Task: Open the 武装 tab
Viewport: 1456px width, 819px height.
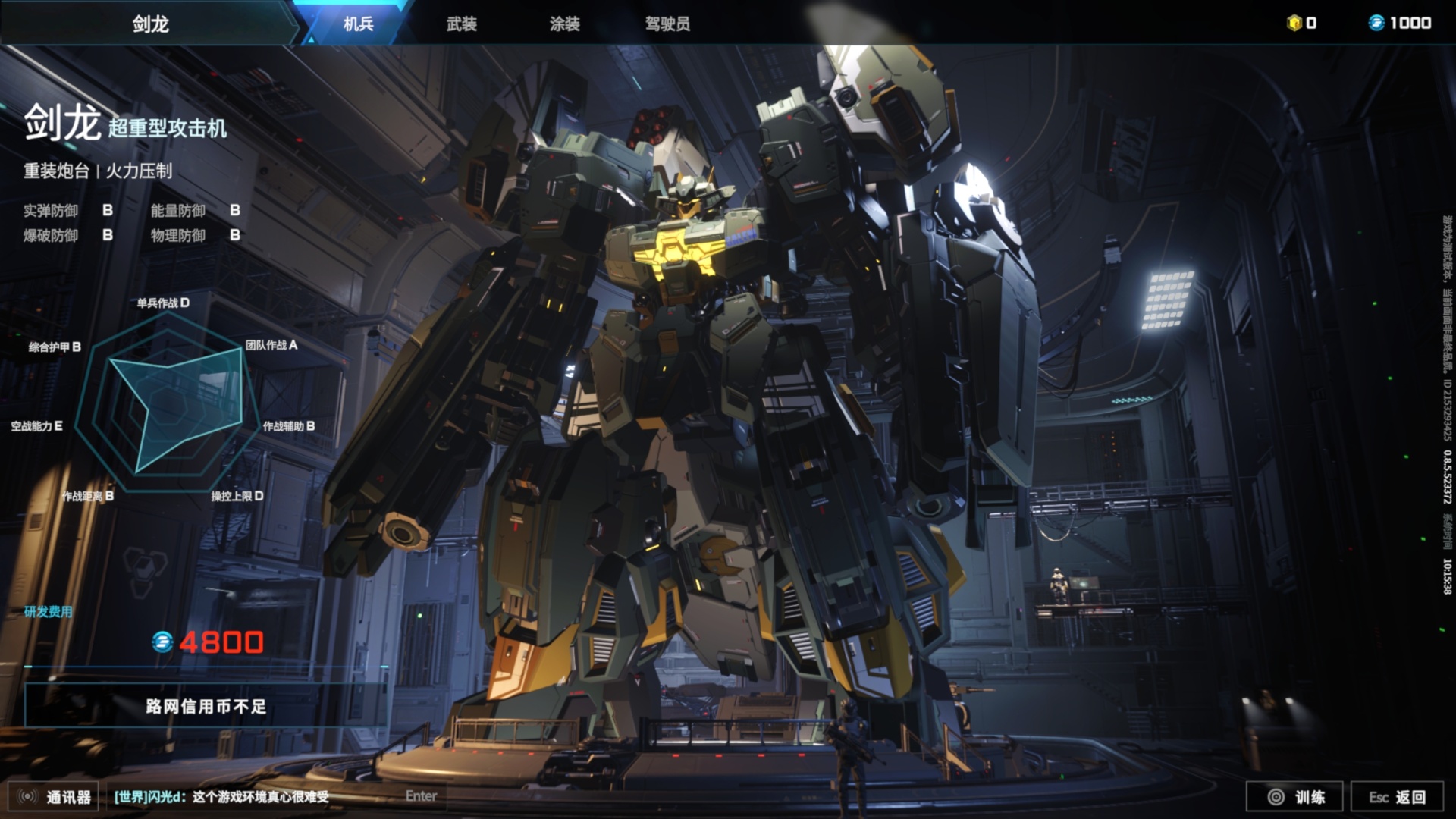Action: click(461, 24)
